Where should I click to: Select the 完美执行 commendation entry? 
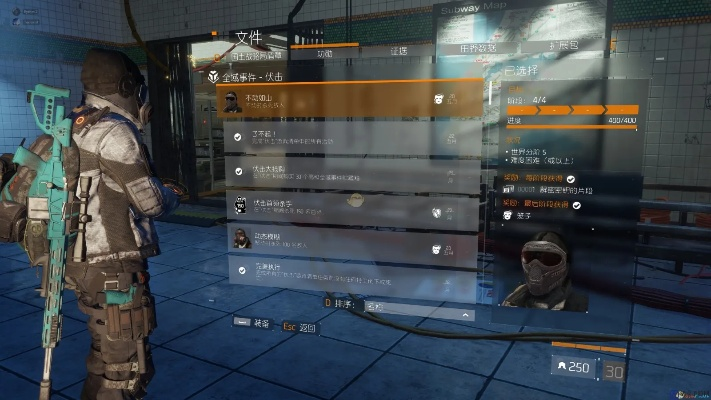coord(345,272)
